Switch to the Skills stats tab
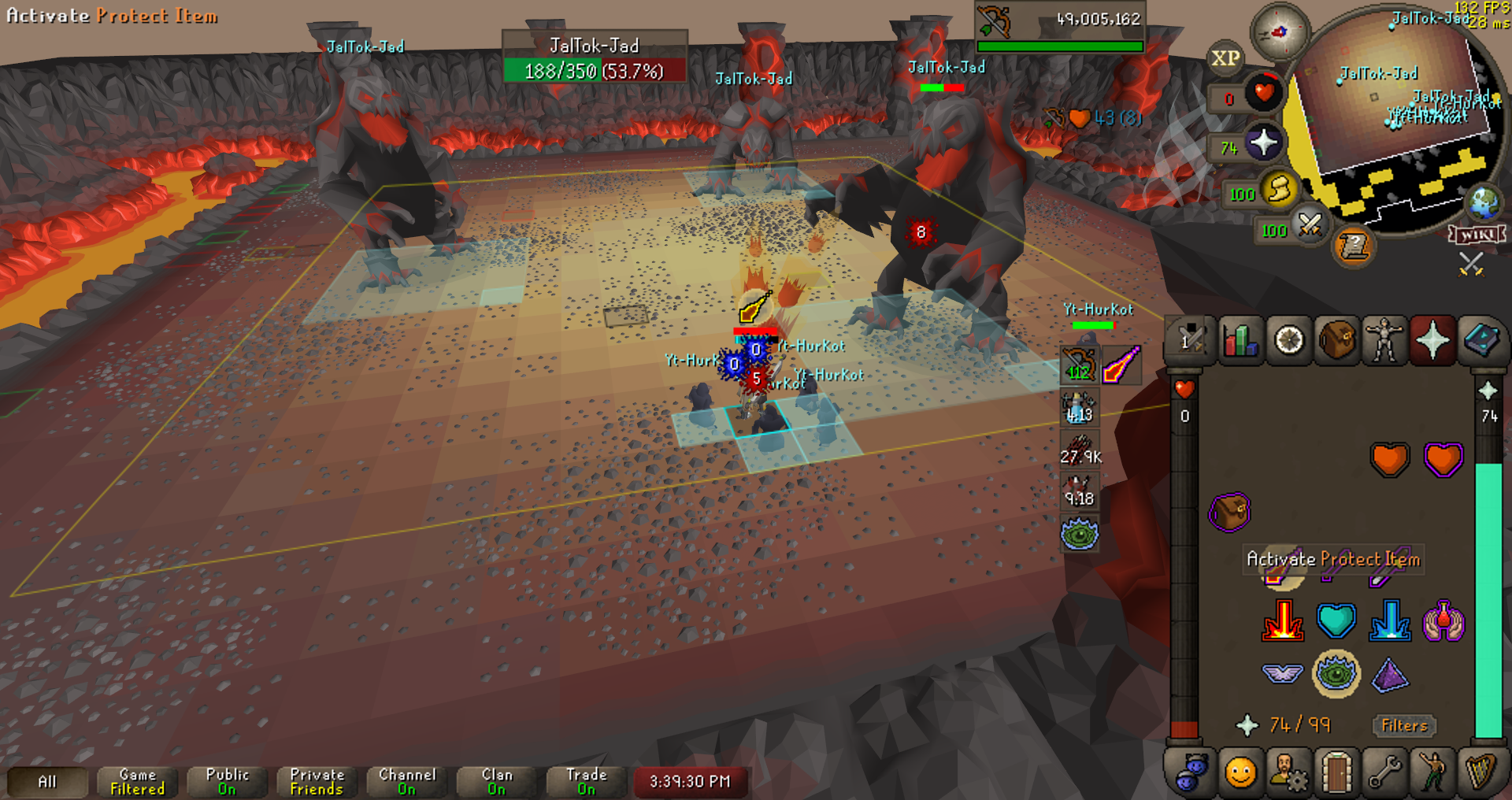 (1240, 341)
